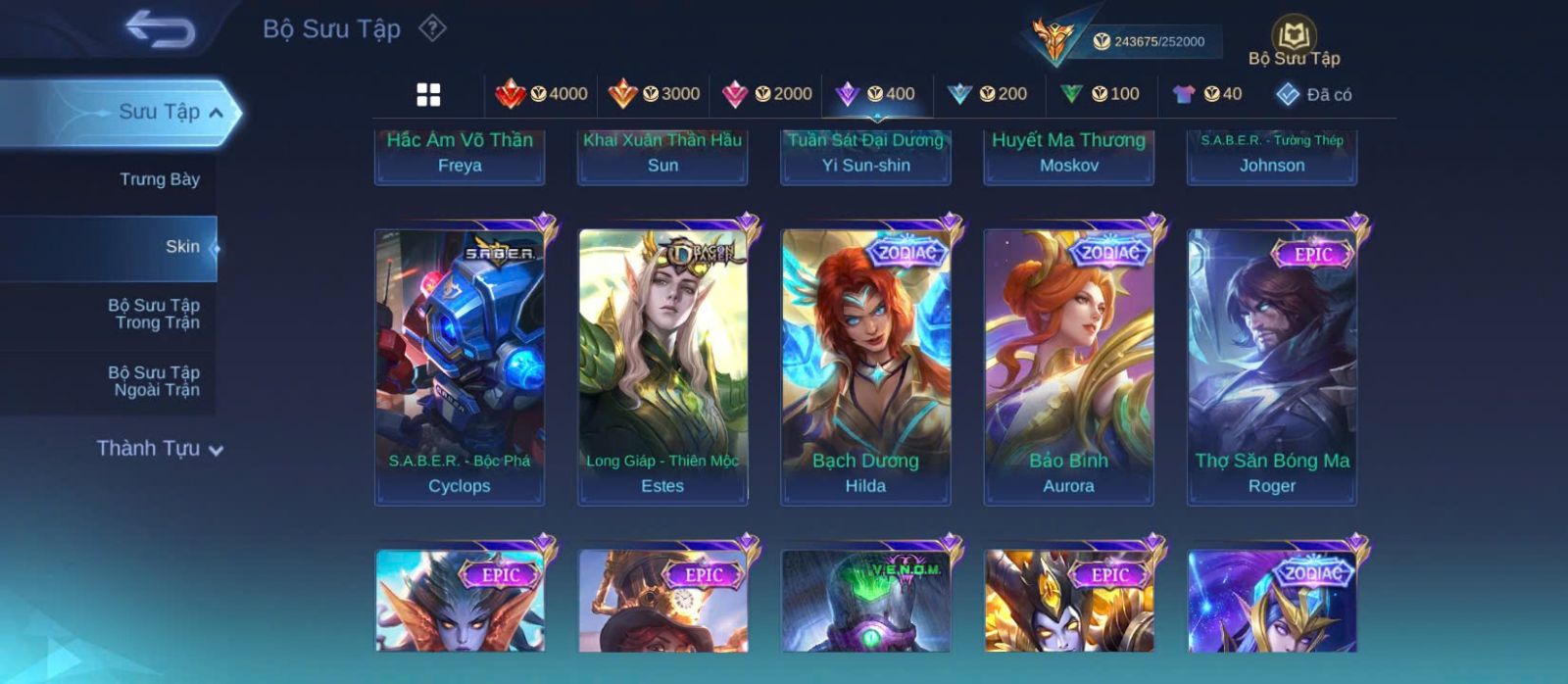Select the 100 point tier filter
The width and height of the screenshot is (1568, 684).
1100,94
